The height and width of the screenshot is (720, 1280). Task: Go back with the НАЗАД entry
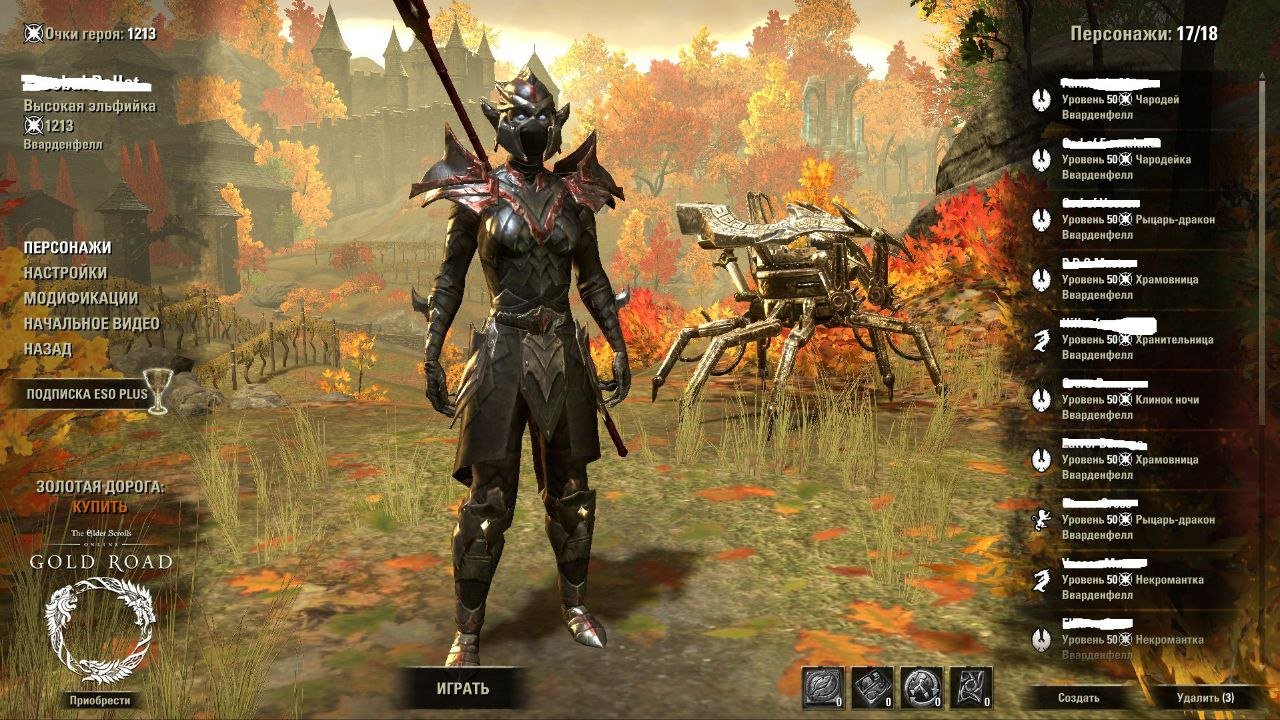[48, 349]
